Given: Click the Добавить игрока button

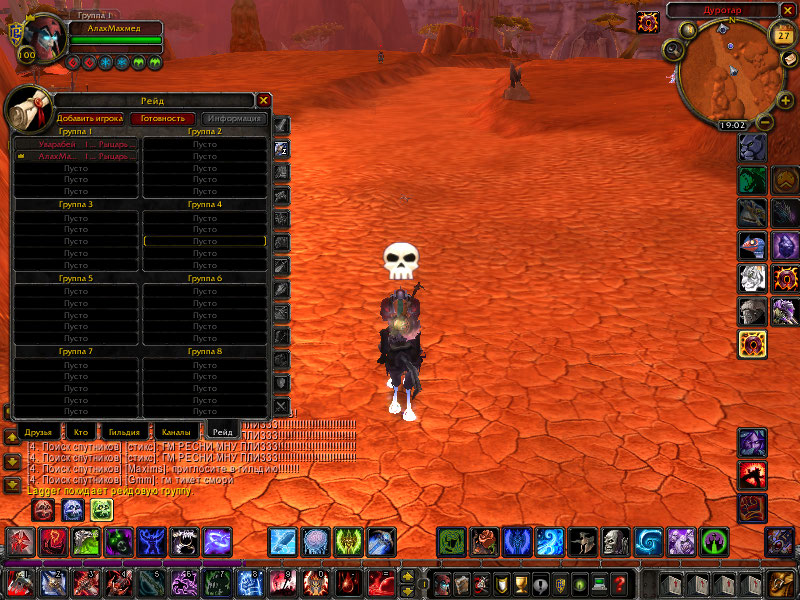Looking at the screenshot, I should 90,118.
